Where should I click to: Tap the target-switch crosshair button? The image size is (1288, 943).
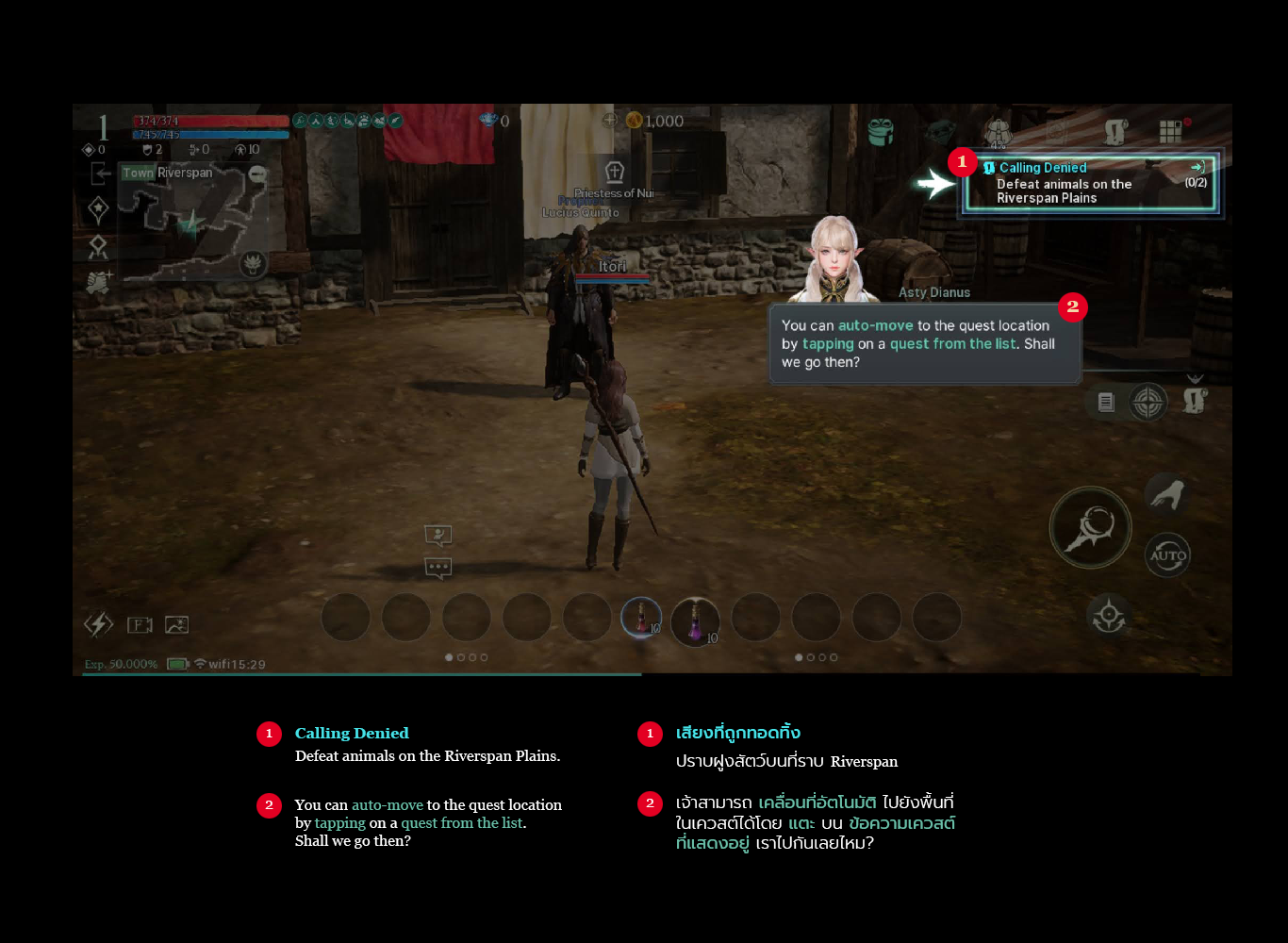[1109, 616]
